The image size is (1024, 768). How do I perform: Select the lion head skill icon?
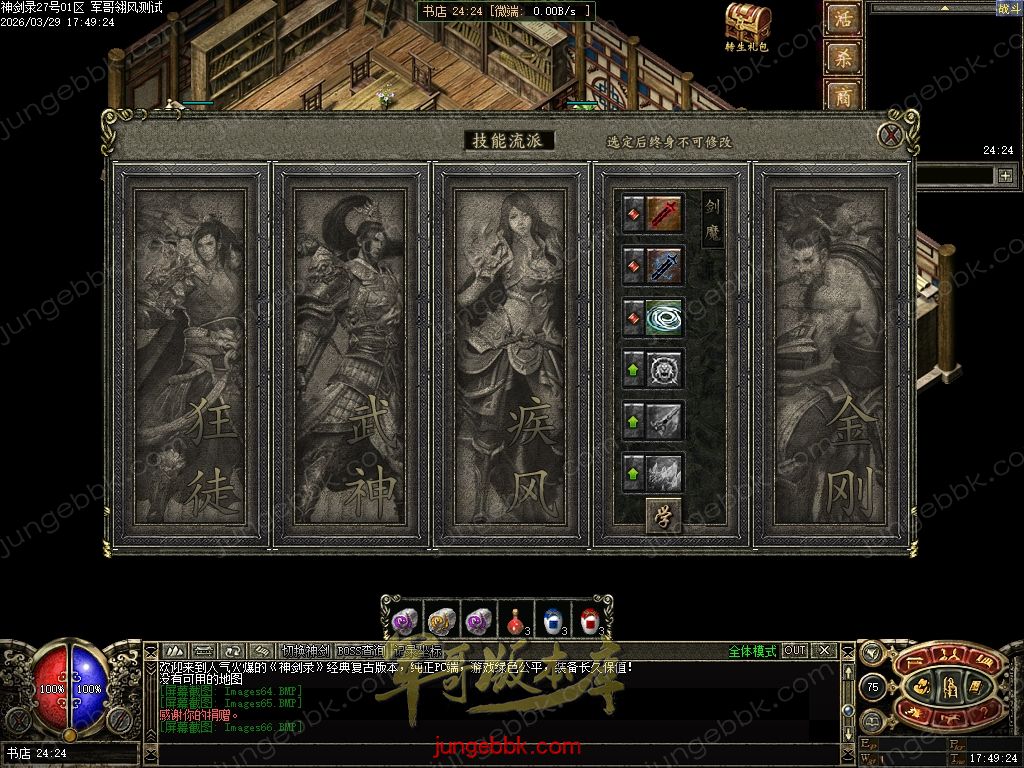click(665, 369)
